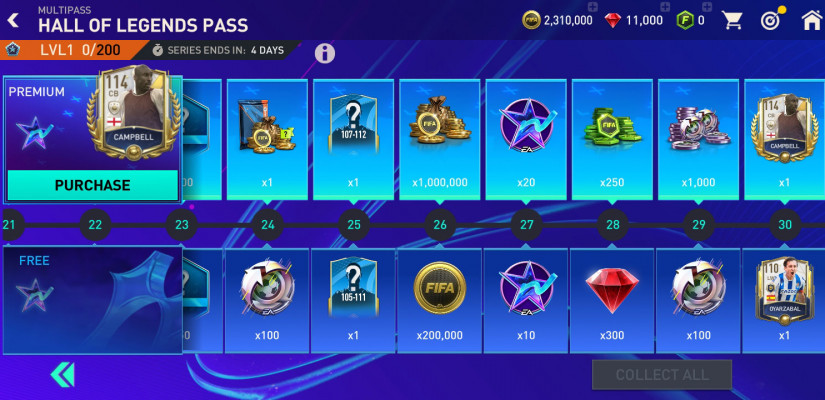
Task: Add more red gems with plus icon
Action: pos(666,8)
